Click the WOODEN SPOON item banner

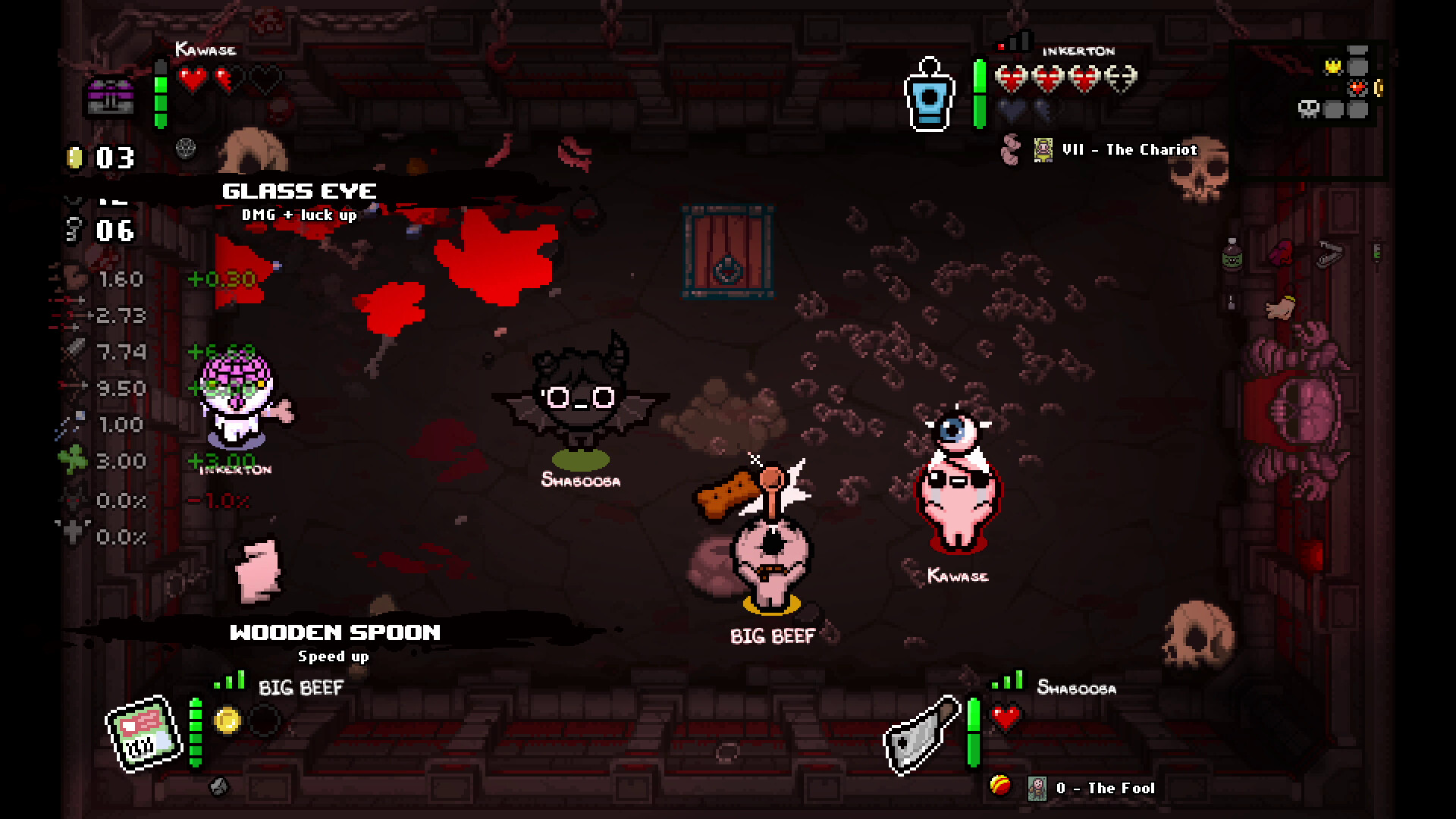pyautogui.click(x=335, y=632)
